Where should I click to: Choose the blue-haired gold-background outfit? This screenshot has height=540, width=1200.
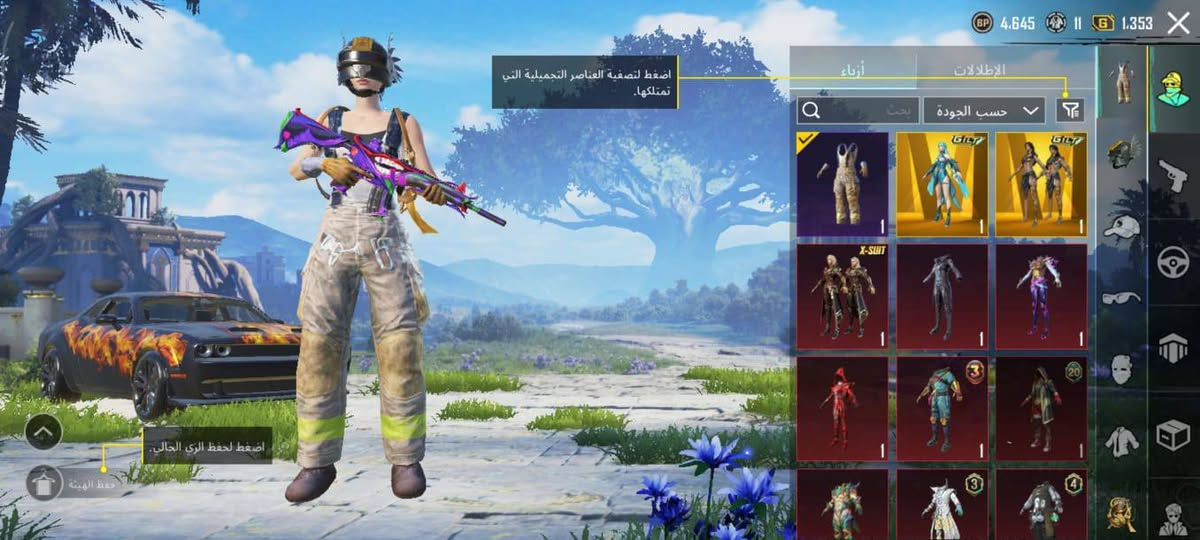pos(941,184)
